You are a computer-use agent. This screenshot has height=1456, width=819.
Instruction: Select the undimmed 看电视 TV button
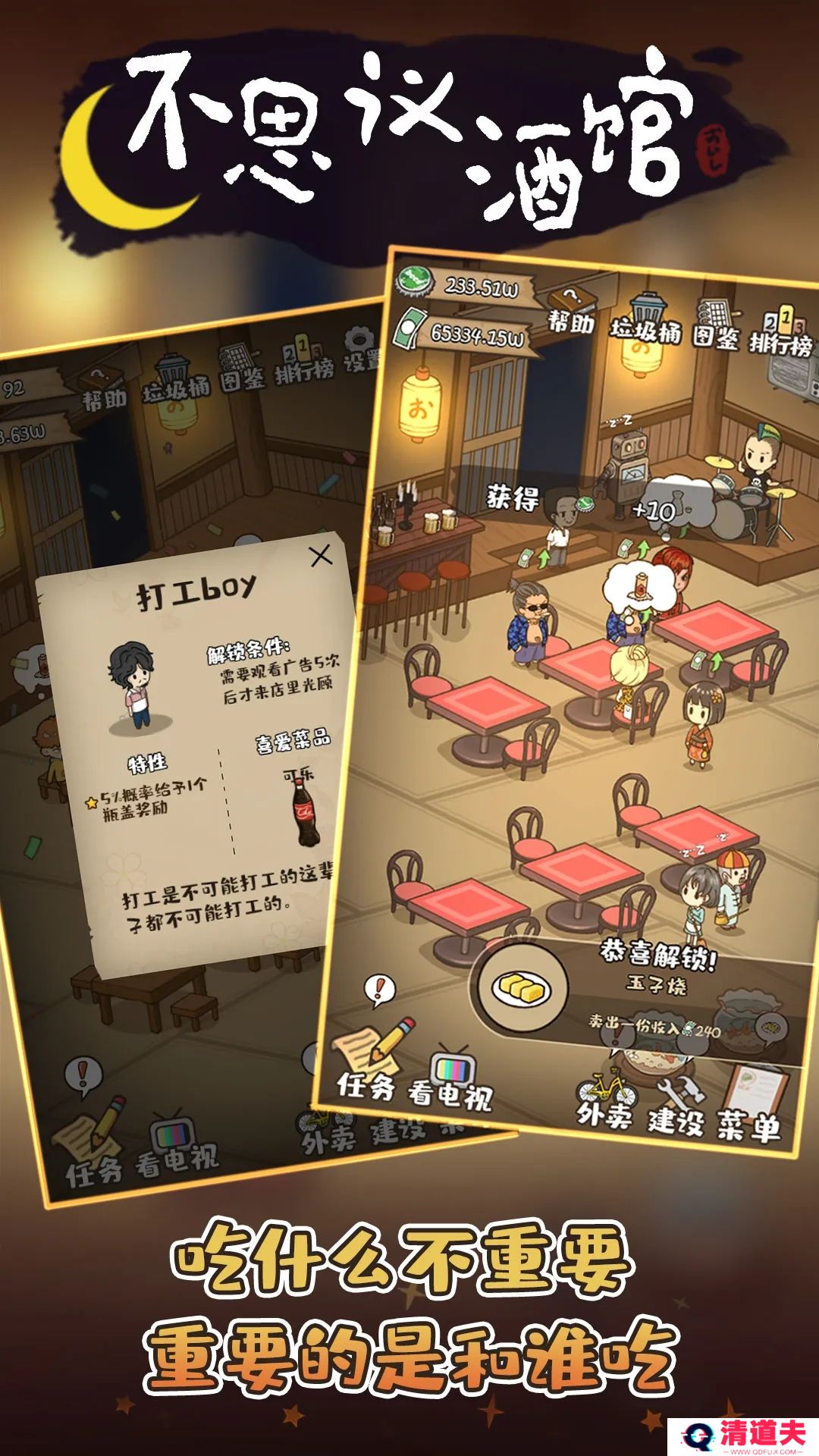coord(450,1081)
